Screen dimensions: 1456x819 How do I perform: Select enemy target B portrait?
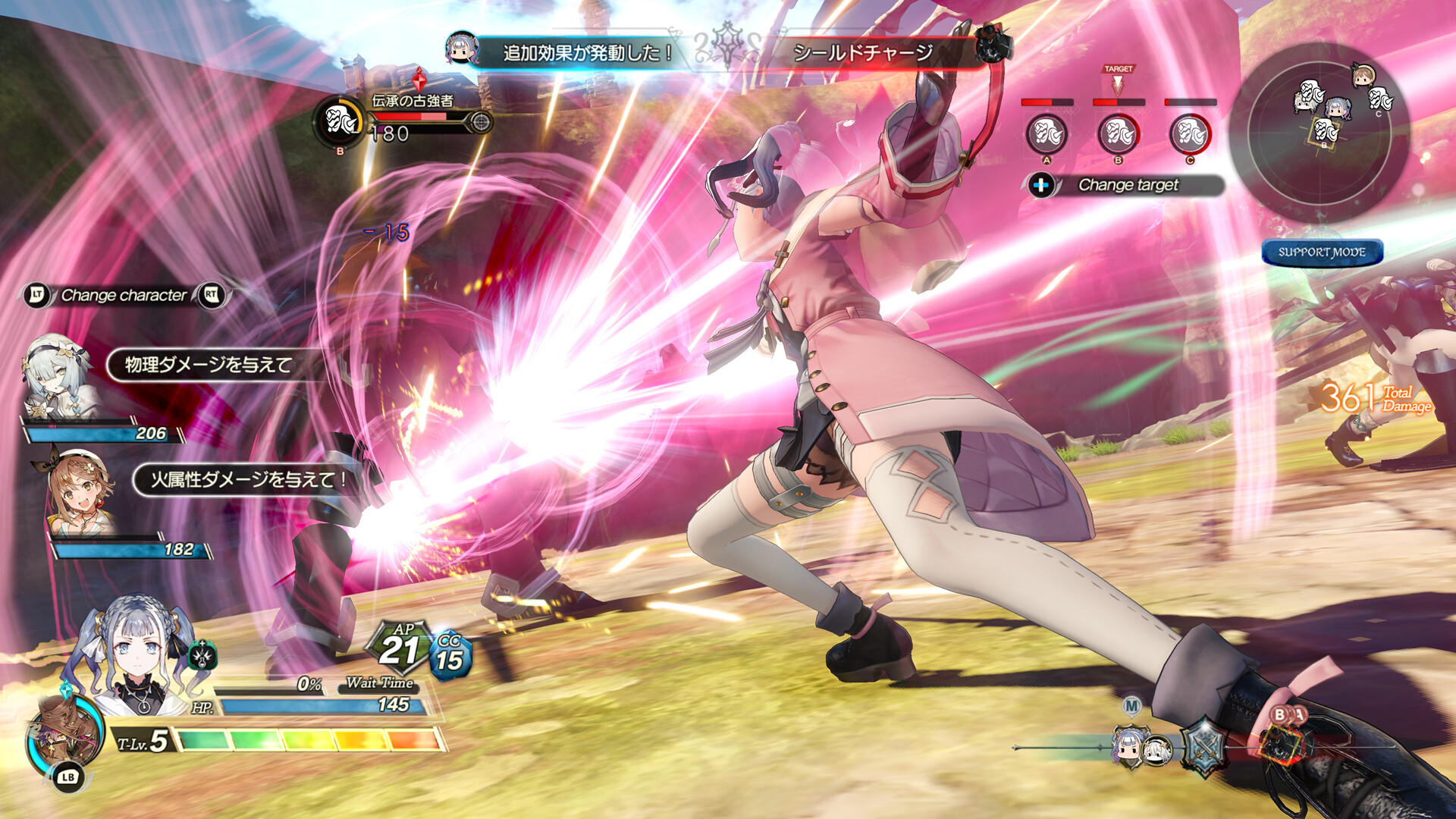coord(1118,134)
